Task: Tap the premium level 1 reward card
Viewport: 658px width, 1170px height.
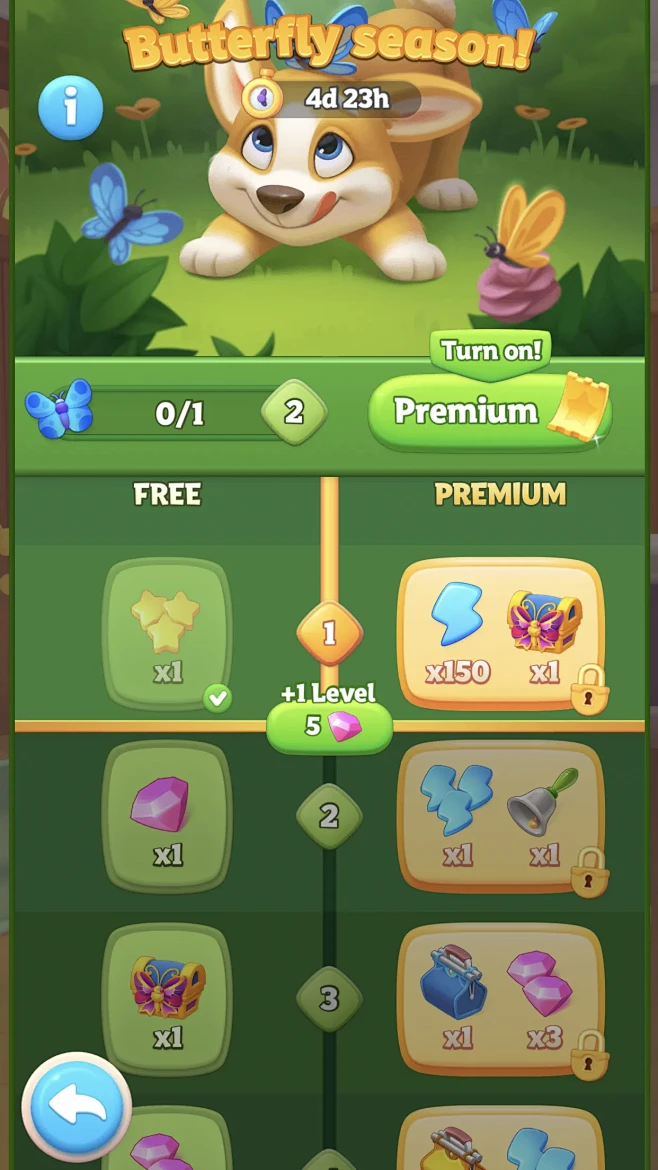Action: (x=500, y=634)
